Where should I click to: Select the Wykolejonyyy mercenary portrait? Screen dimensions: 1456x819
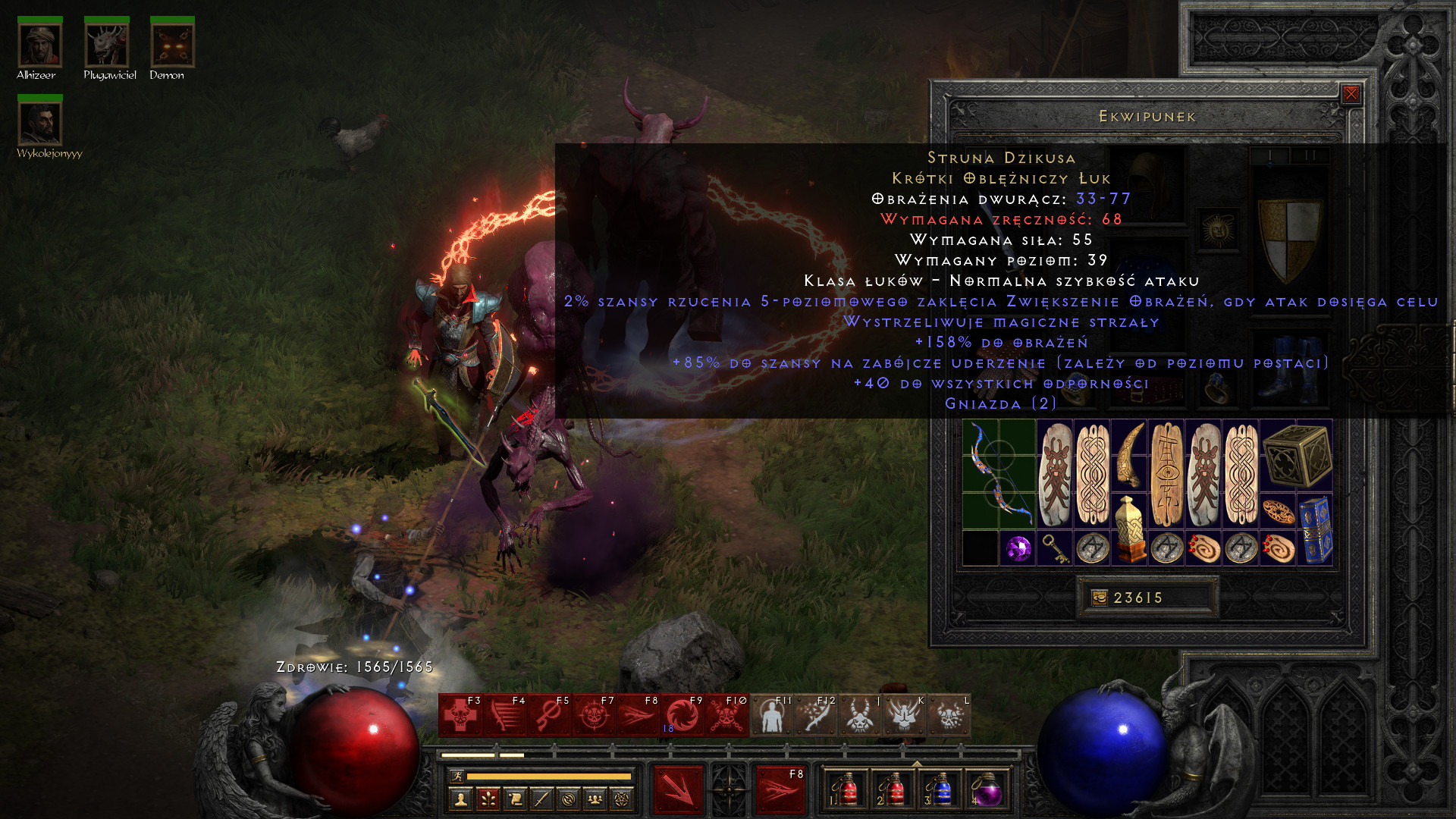[x=39, y=123]
